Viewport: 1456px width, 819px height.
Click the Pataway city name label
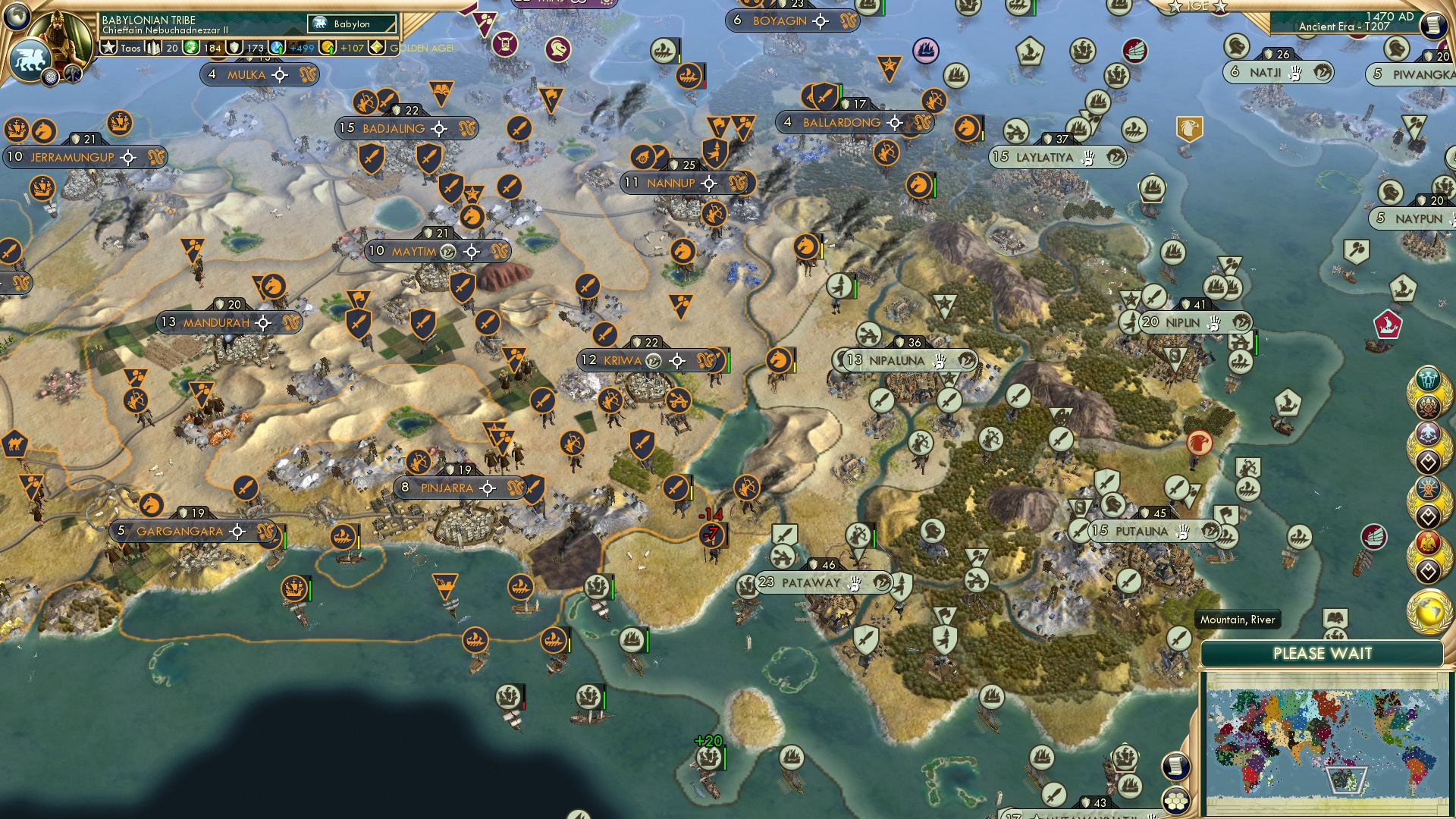810,584
